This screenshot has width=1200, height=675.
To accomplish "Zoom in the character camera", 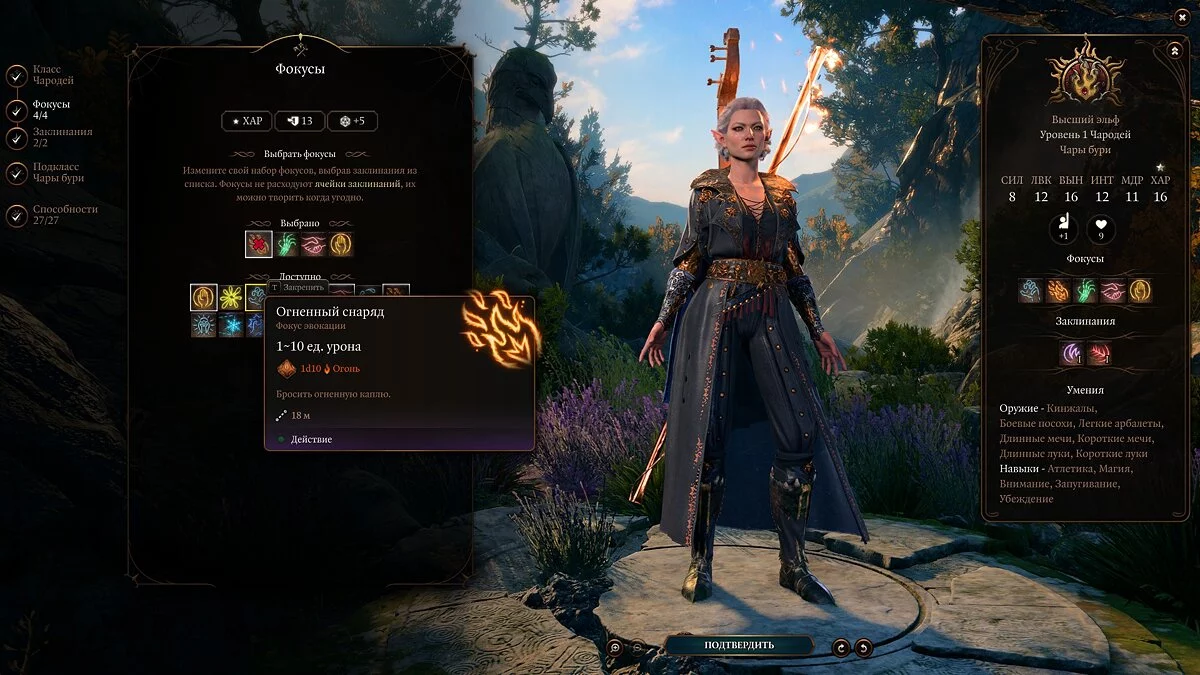I will point(616,647).
